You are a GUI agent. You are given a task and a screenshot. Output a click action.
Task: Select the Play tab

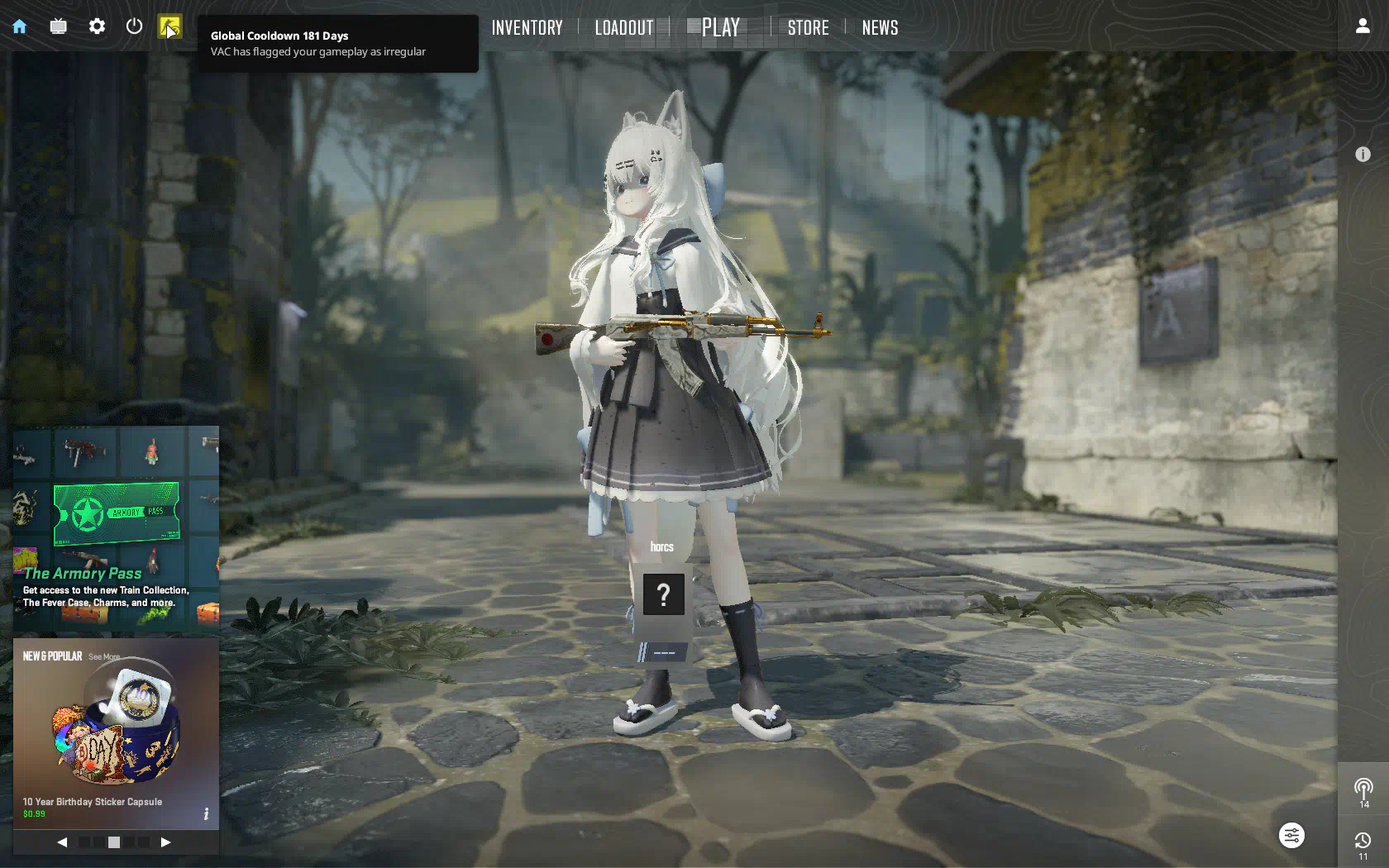pyautogui.click(x=720, y=28)
